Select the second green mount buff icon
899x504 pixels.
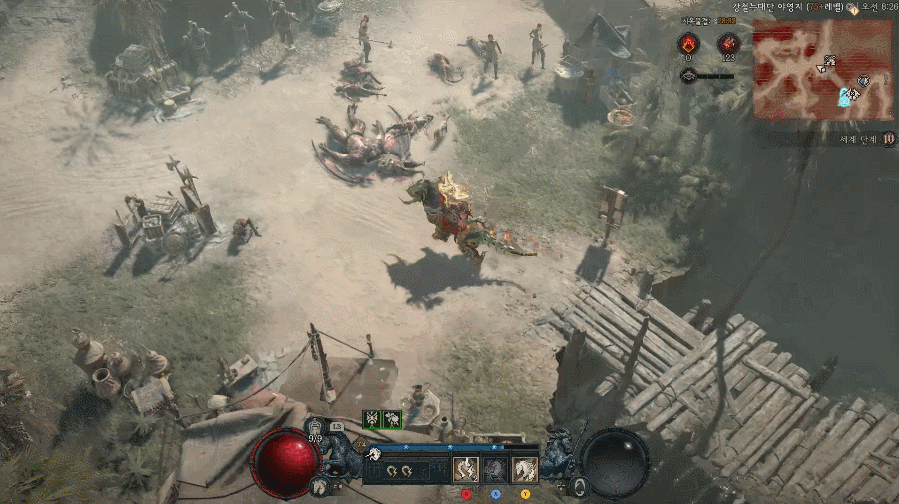tap(393, 419)
